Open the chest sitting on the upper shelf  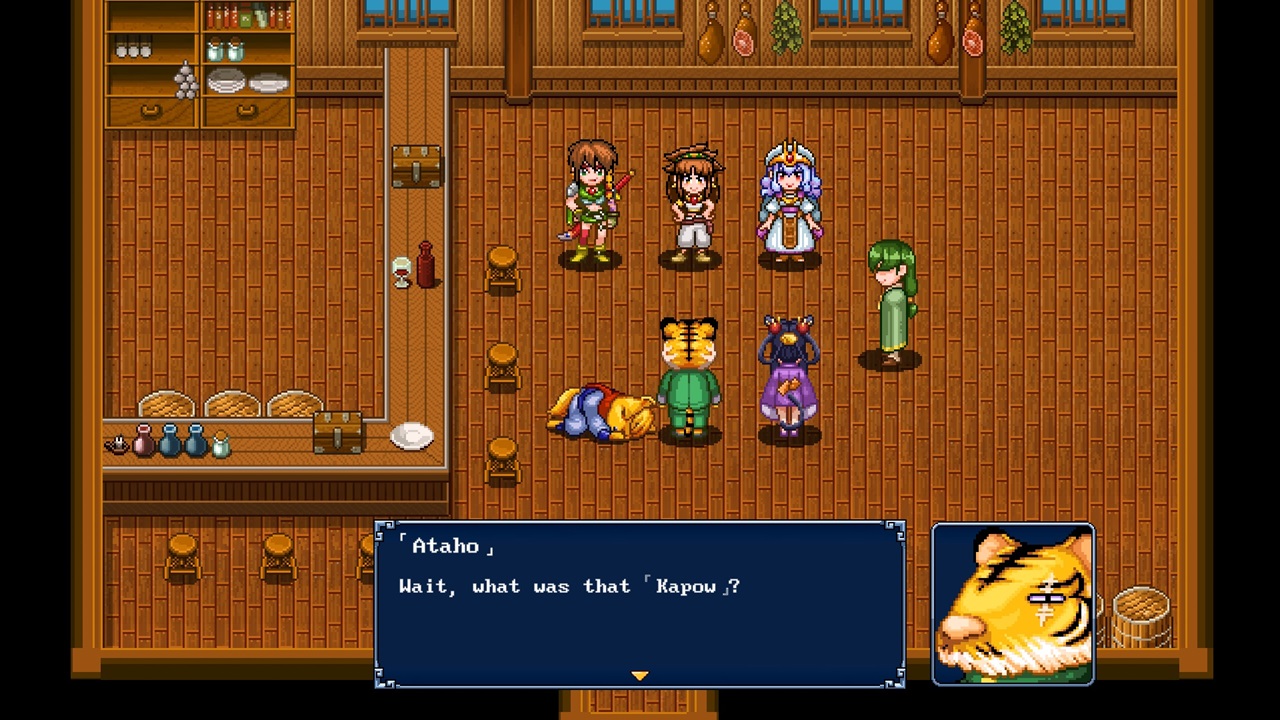(417, 165)
